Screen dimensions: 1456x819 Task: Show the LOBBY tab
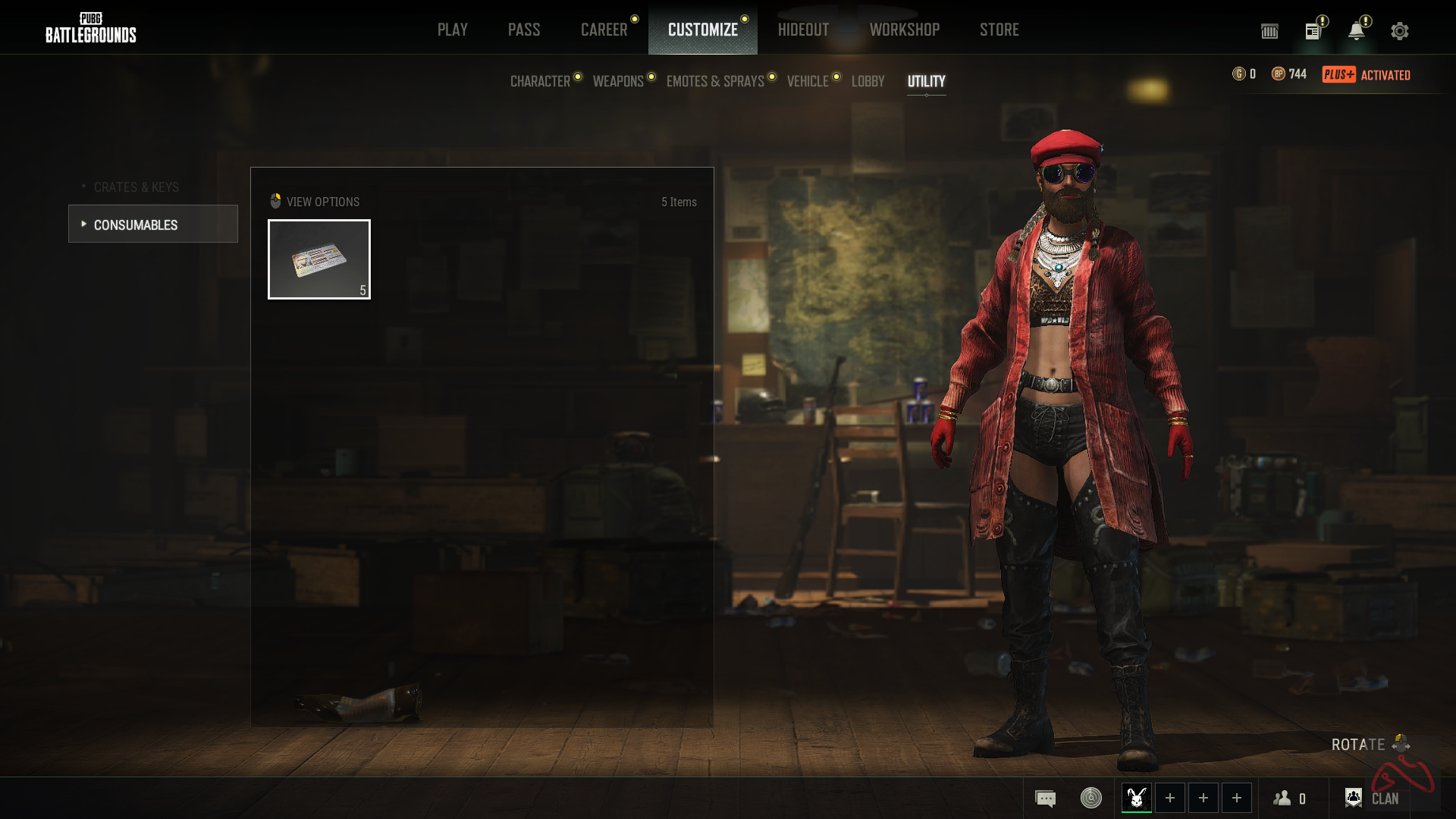pos(868,81)
